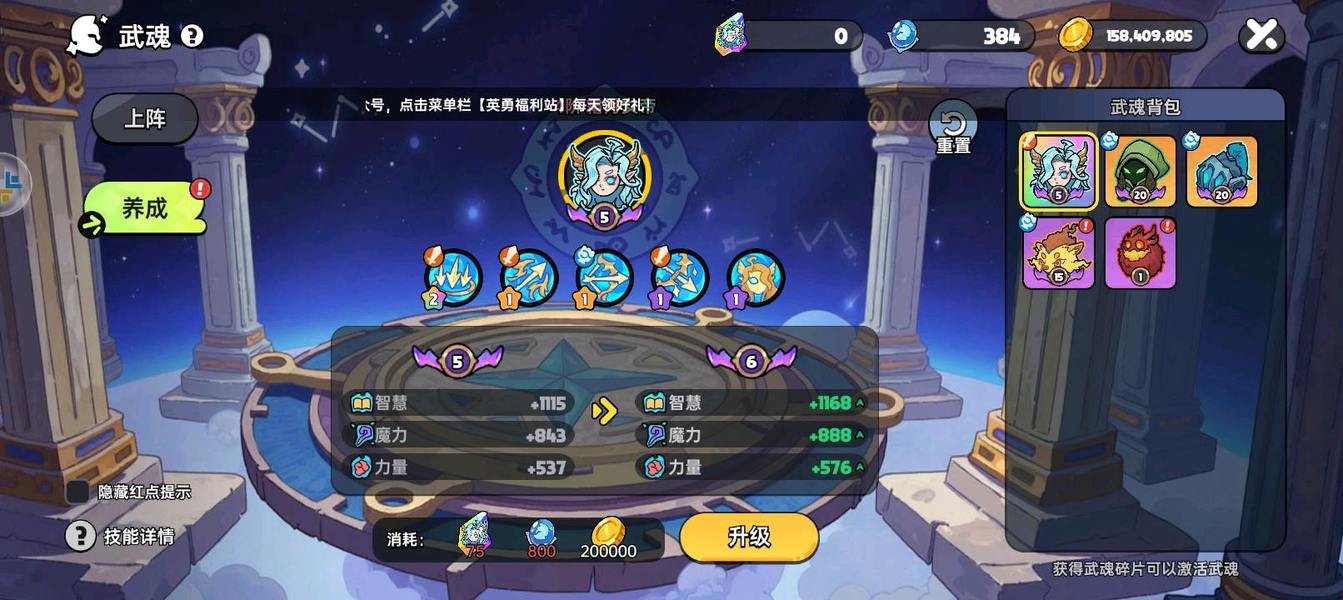Select the yellow fluffy beast spirit
Viewport: 1343px width, 600px height.
click(1058, 253)
